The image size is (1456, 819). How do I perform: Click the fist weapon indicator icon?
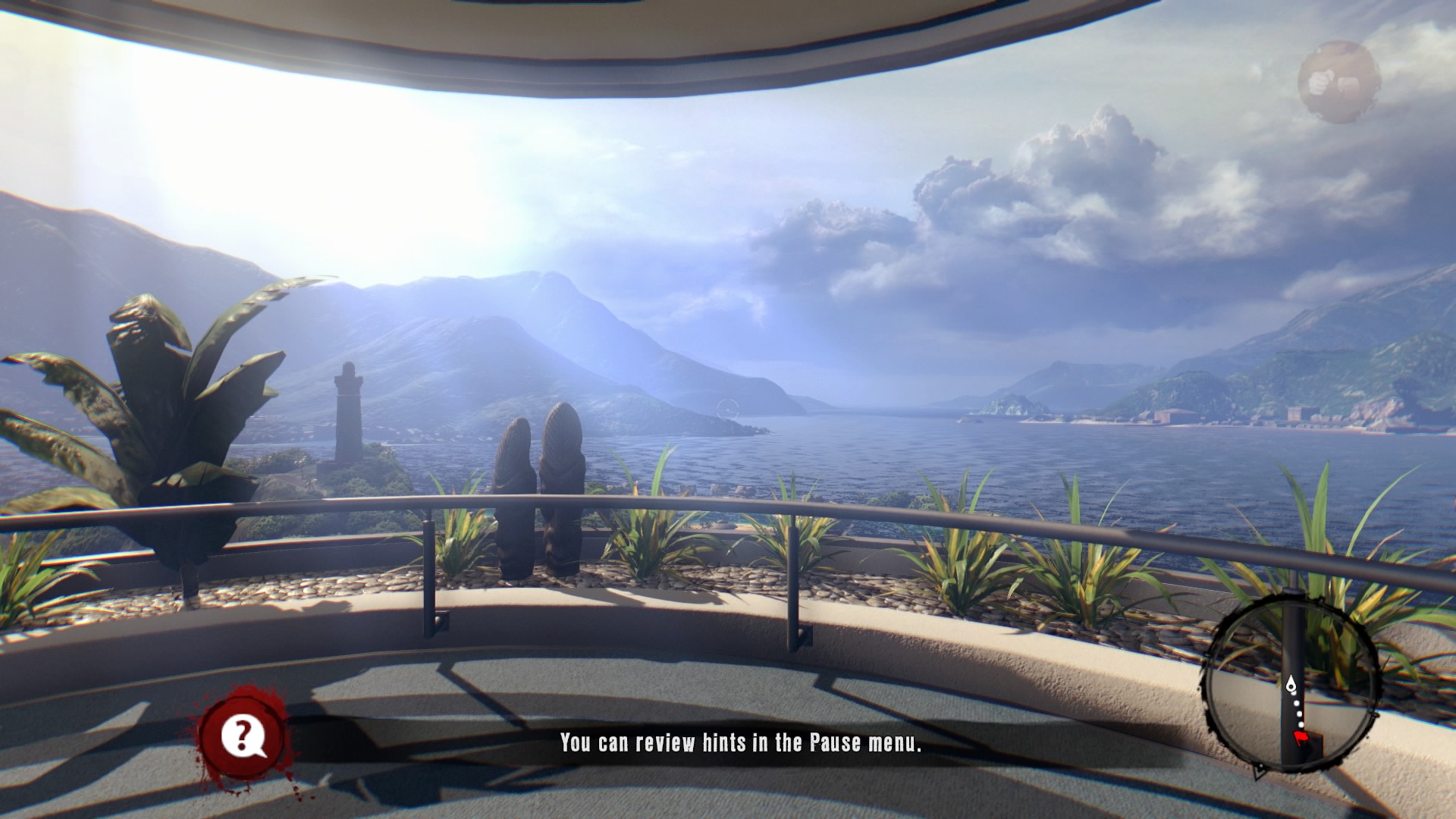pos(1338,81)
